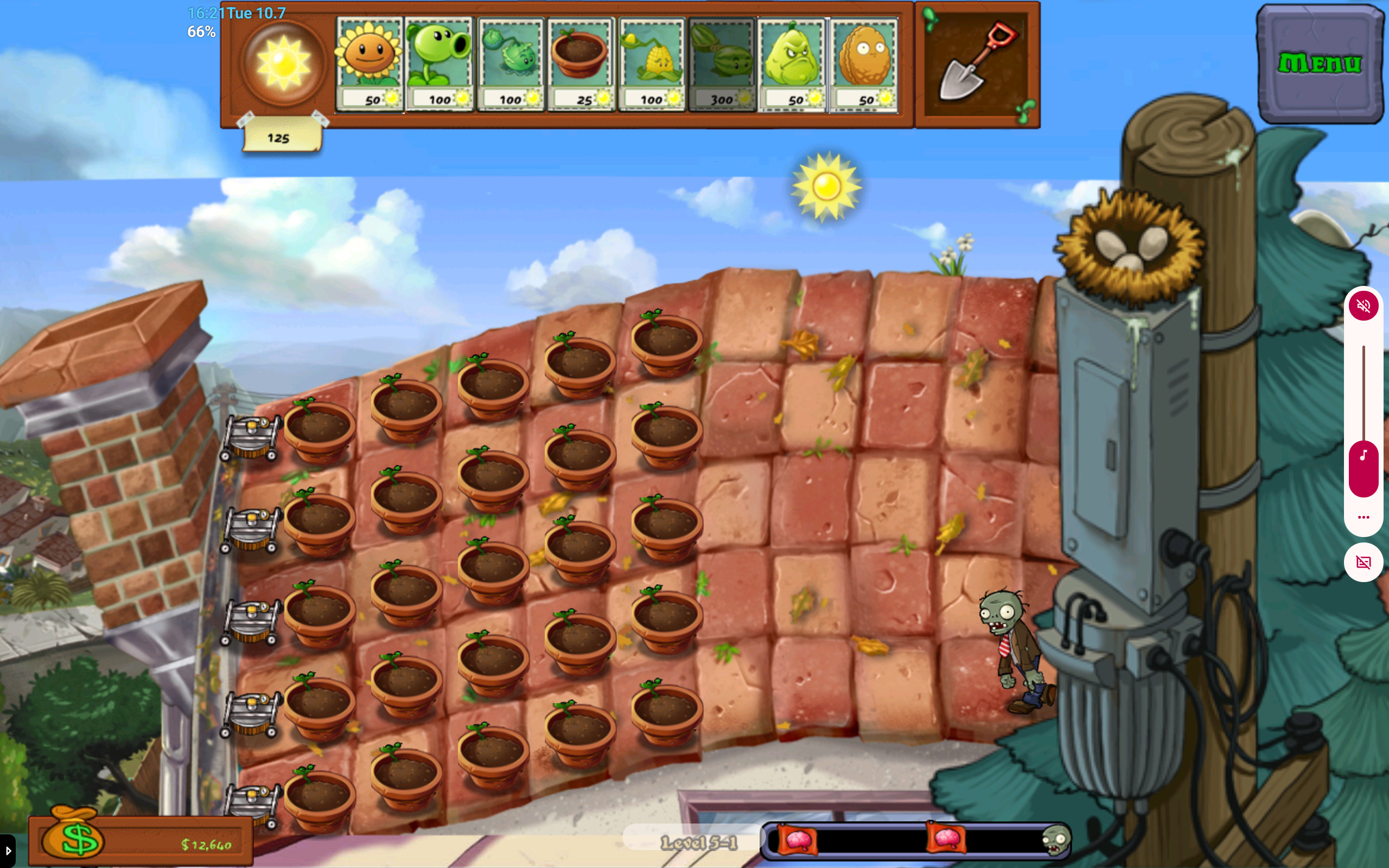Toggle the screenshot notification icon
This screenshot has width=1389, height=868.
click(1365, 561)
